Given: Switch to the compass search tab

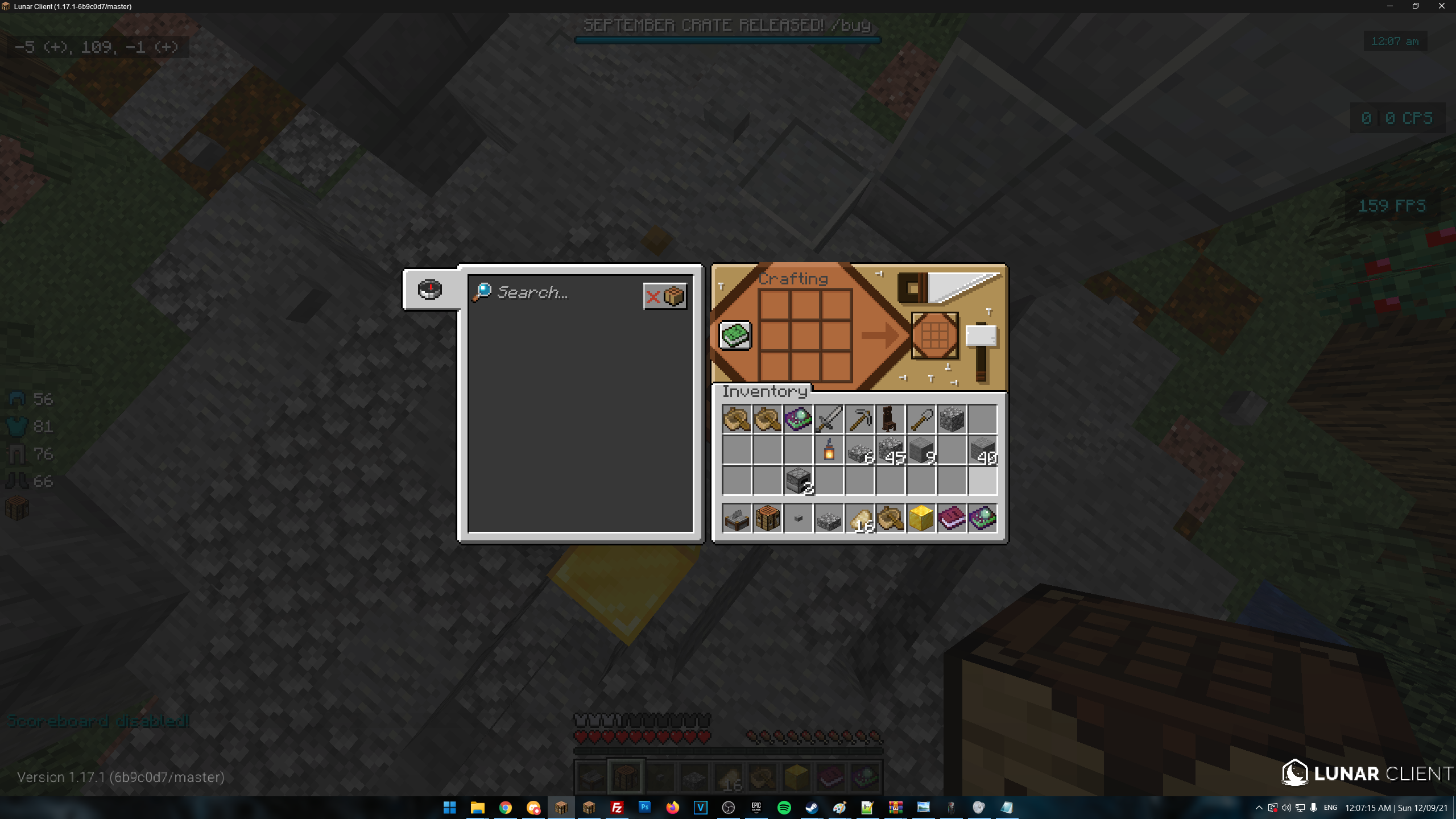Looking at the screenshot, I should click(x=430, y=289).
